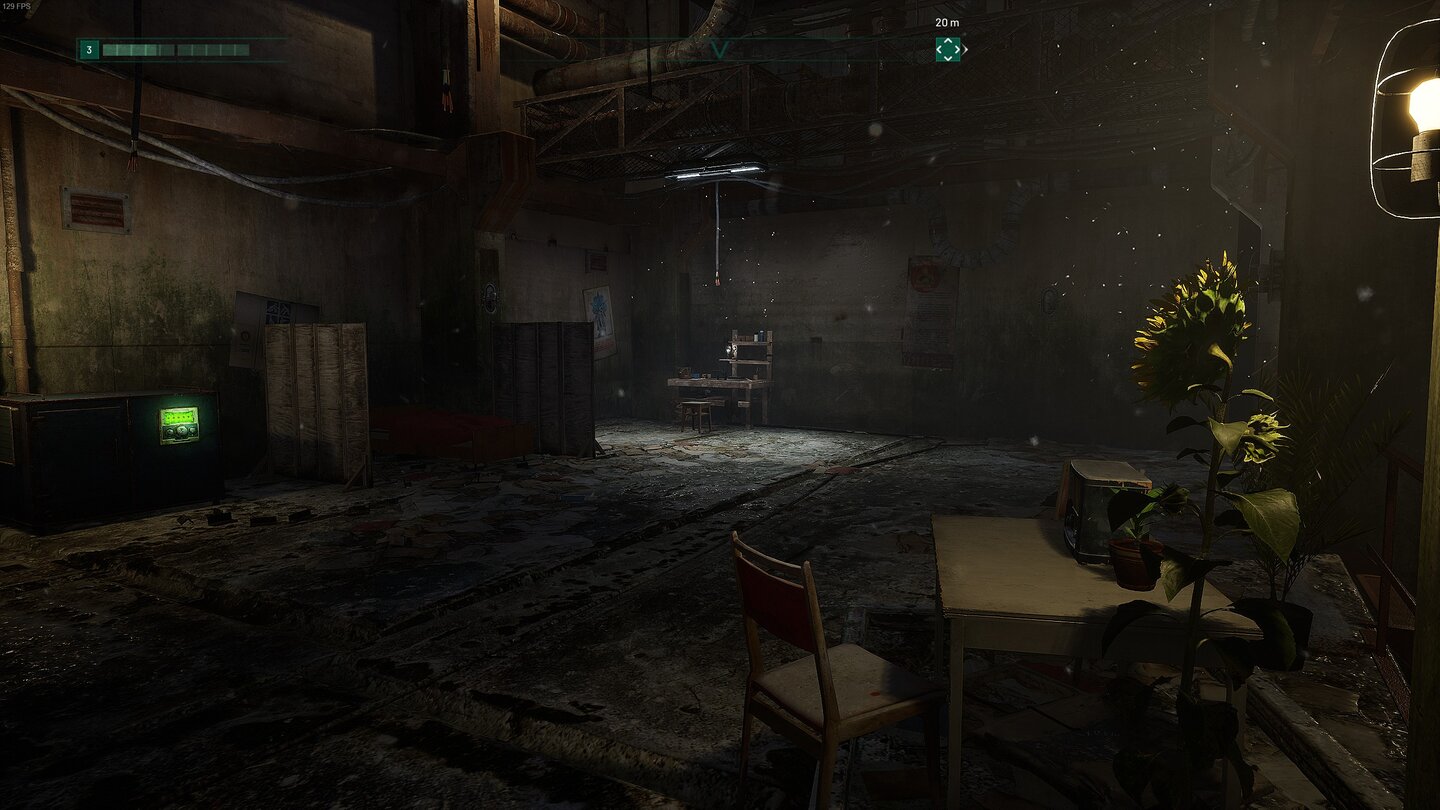Click the 20 m distance label
The height and width of the screenshot is (810, 1440).
[947, 24]
